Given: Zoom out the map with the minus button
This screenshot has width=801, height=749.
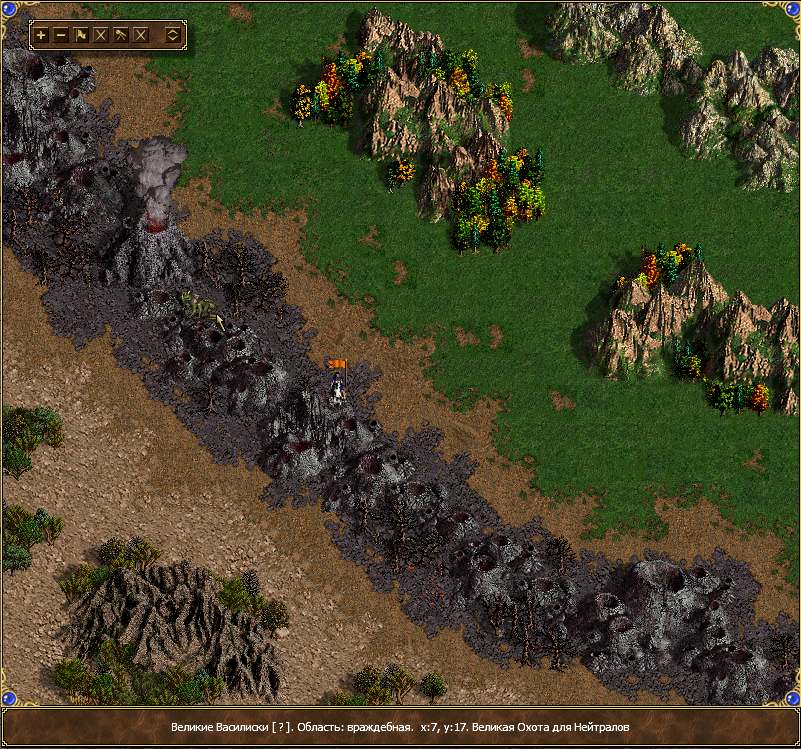Looking at the screenshot, I should pyautogui.click(x=61, y=35).
